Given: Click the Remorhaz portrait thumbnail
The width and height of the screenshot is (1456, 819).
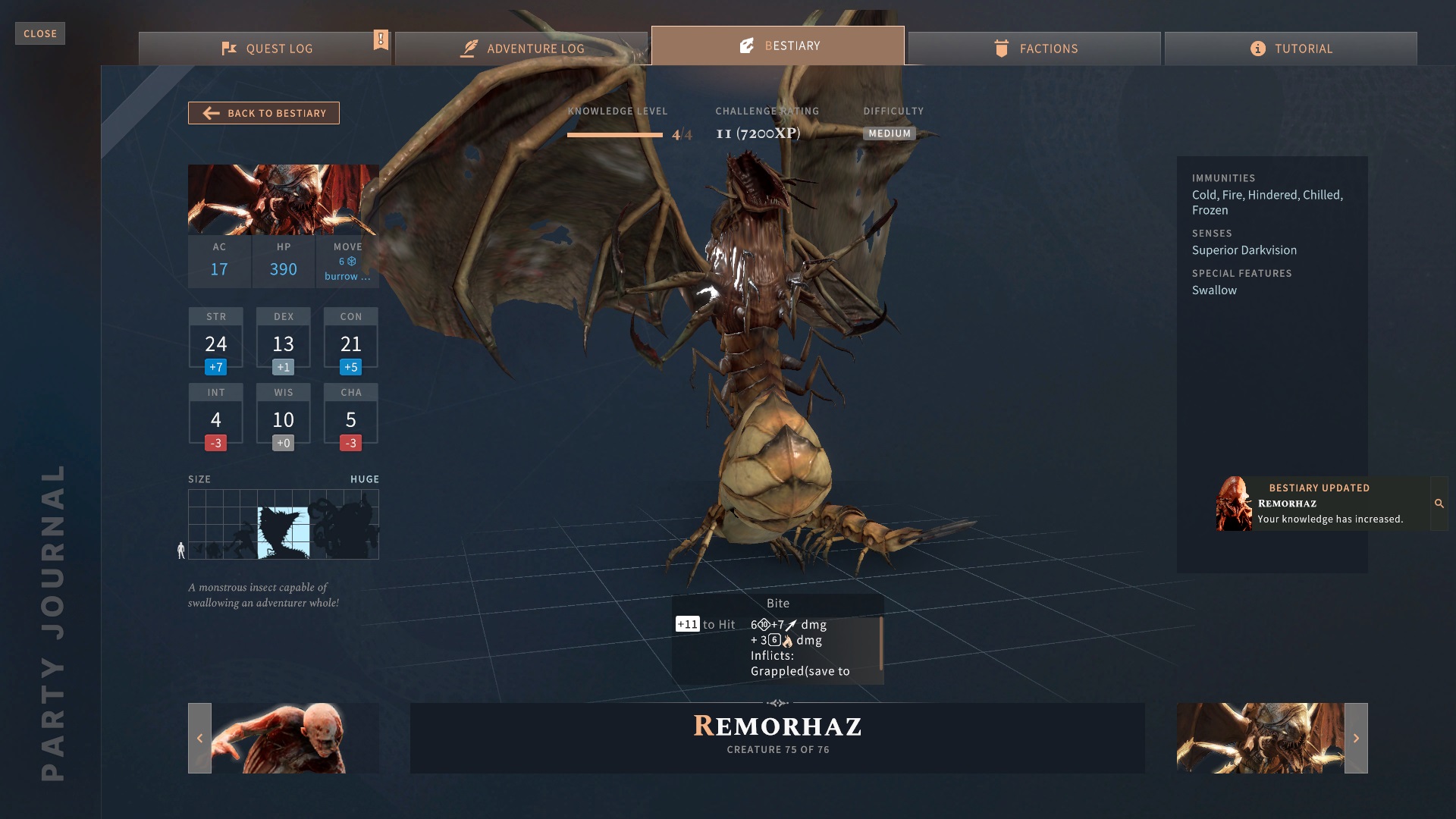Looking at the screenshot, I should pos(283,199).
